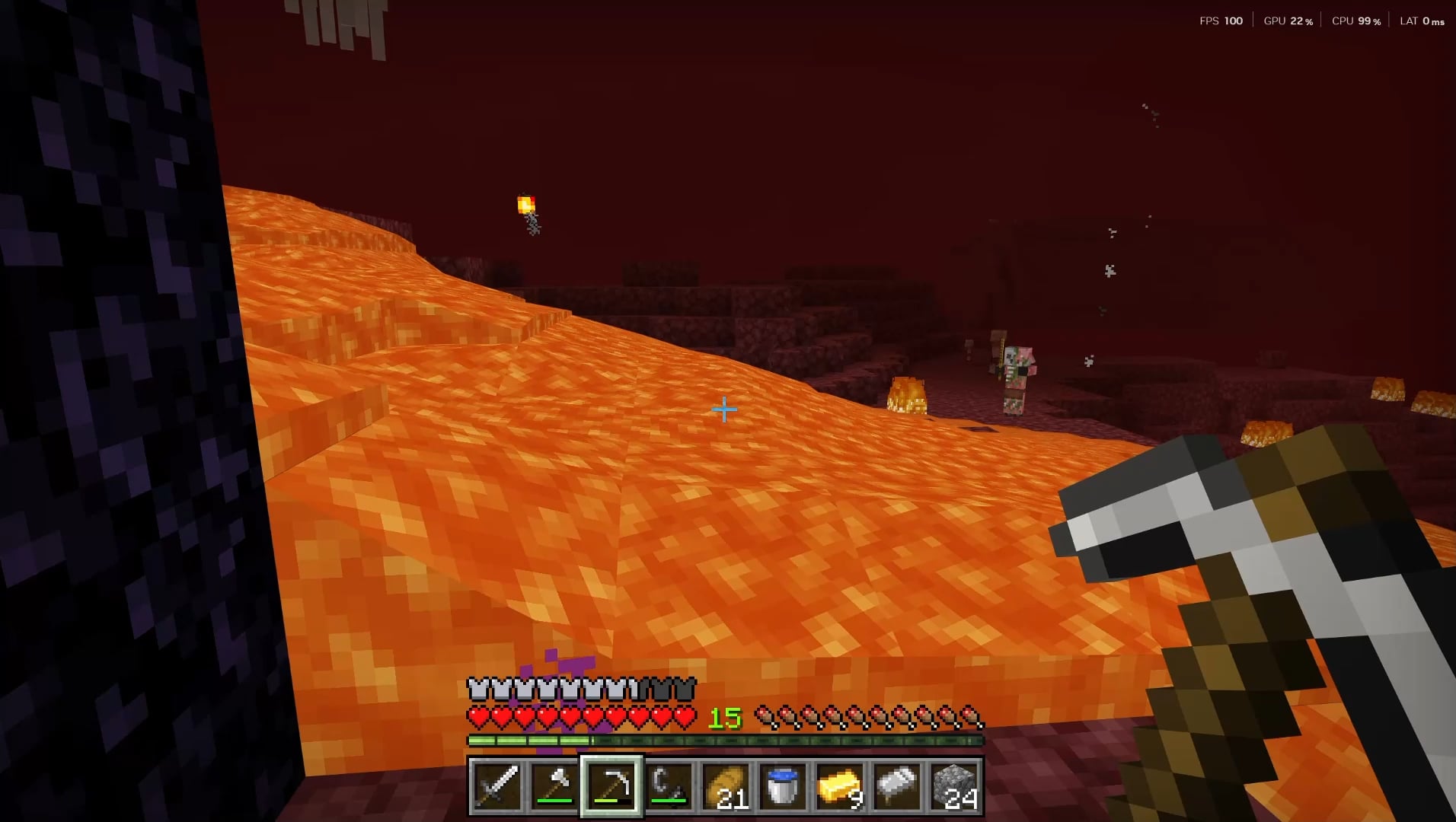Equip the flint and steel slot
This screenshot has height=822, width=1456.
[x=669, y=785]
